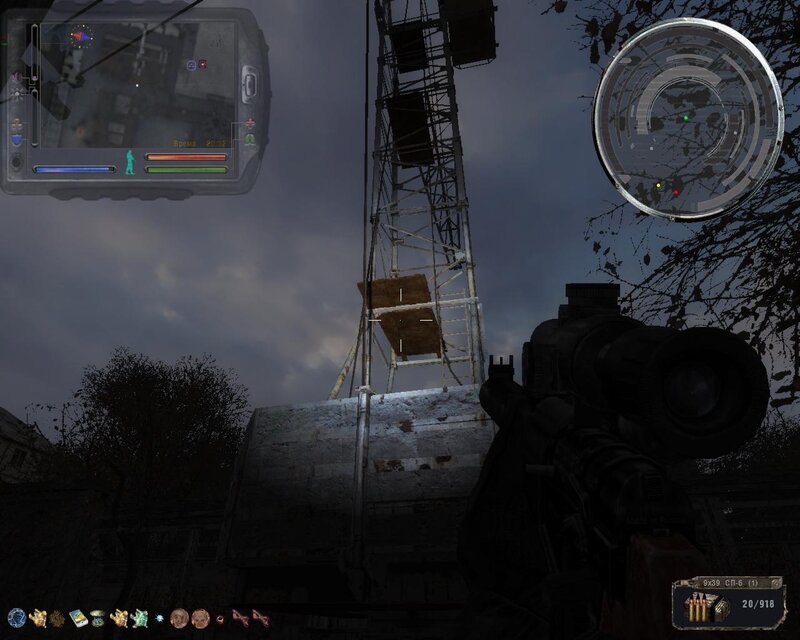The width and height of the screenshot is (800, 640).
Task: Click the red cross health icon
Action: [249, 123]
